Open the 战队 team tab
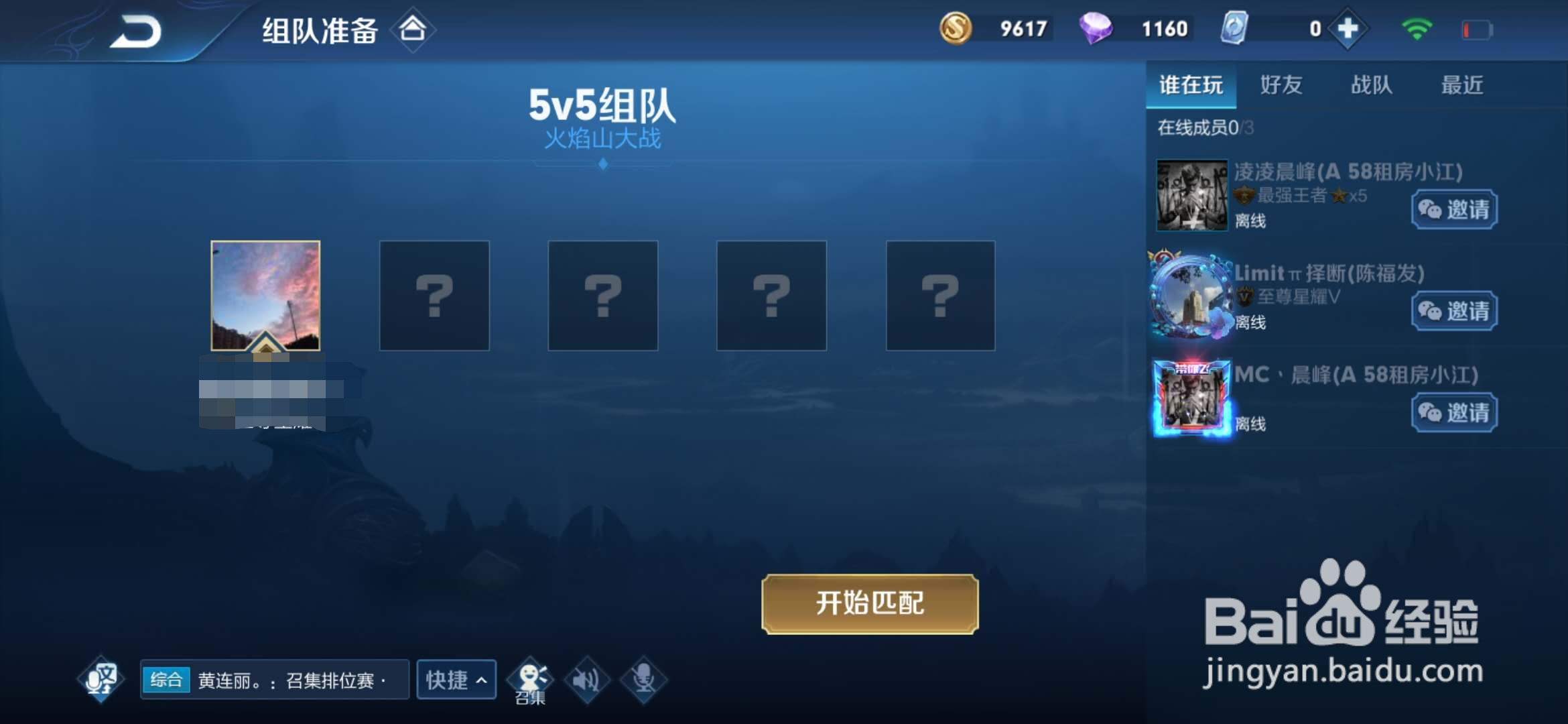1568x724 pixels. click(x=1370, y=85)
